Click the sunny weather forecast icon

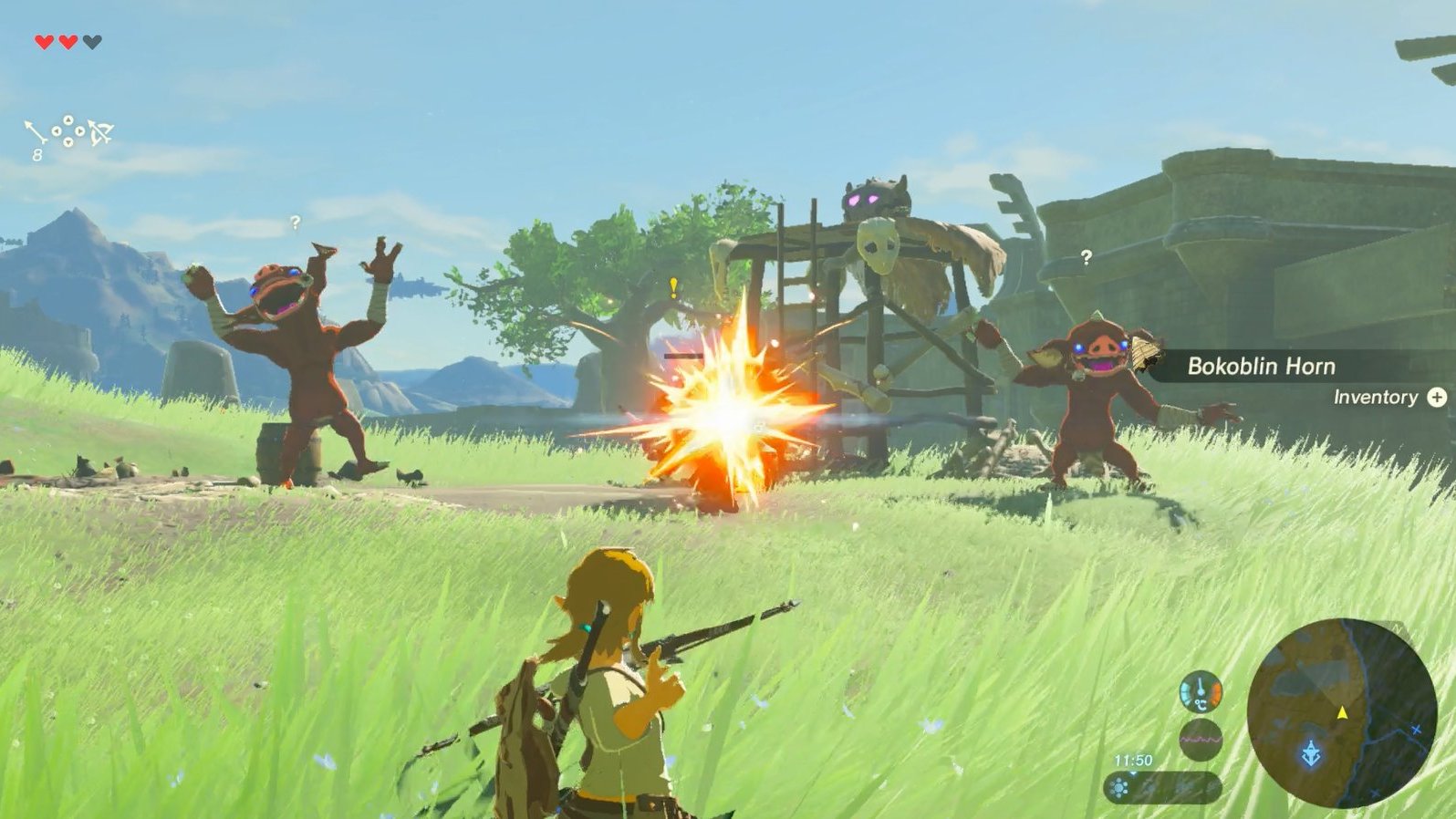click(x=1119, y=788)
